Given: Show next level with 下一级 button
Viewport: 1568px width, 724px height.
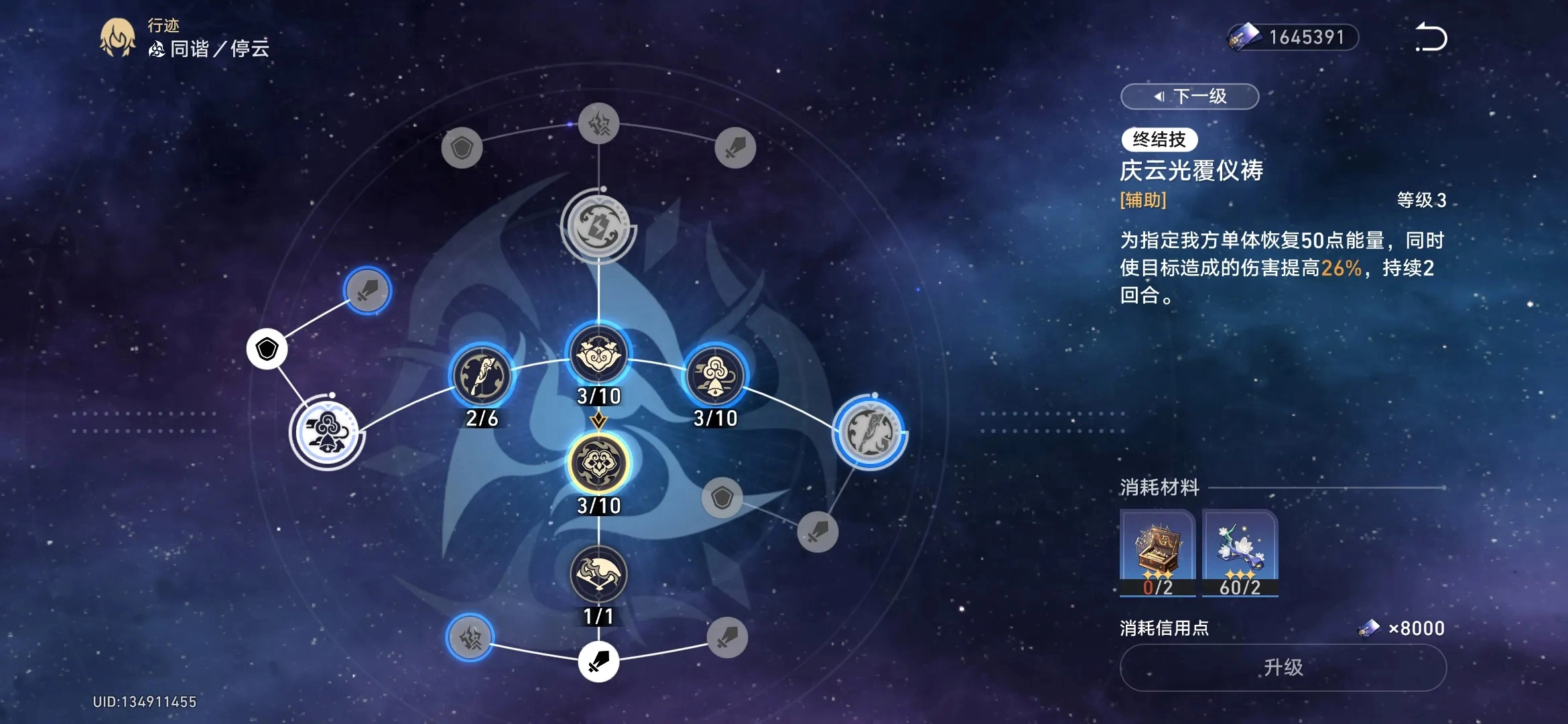Looking at the screenshot, I should click(x=1189, y=97).
